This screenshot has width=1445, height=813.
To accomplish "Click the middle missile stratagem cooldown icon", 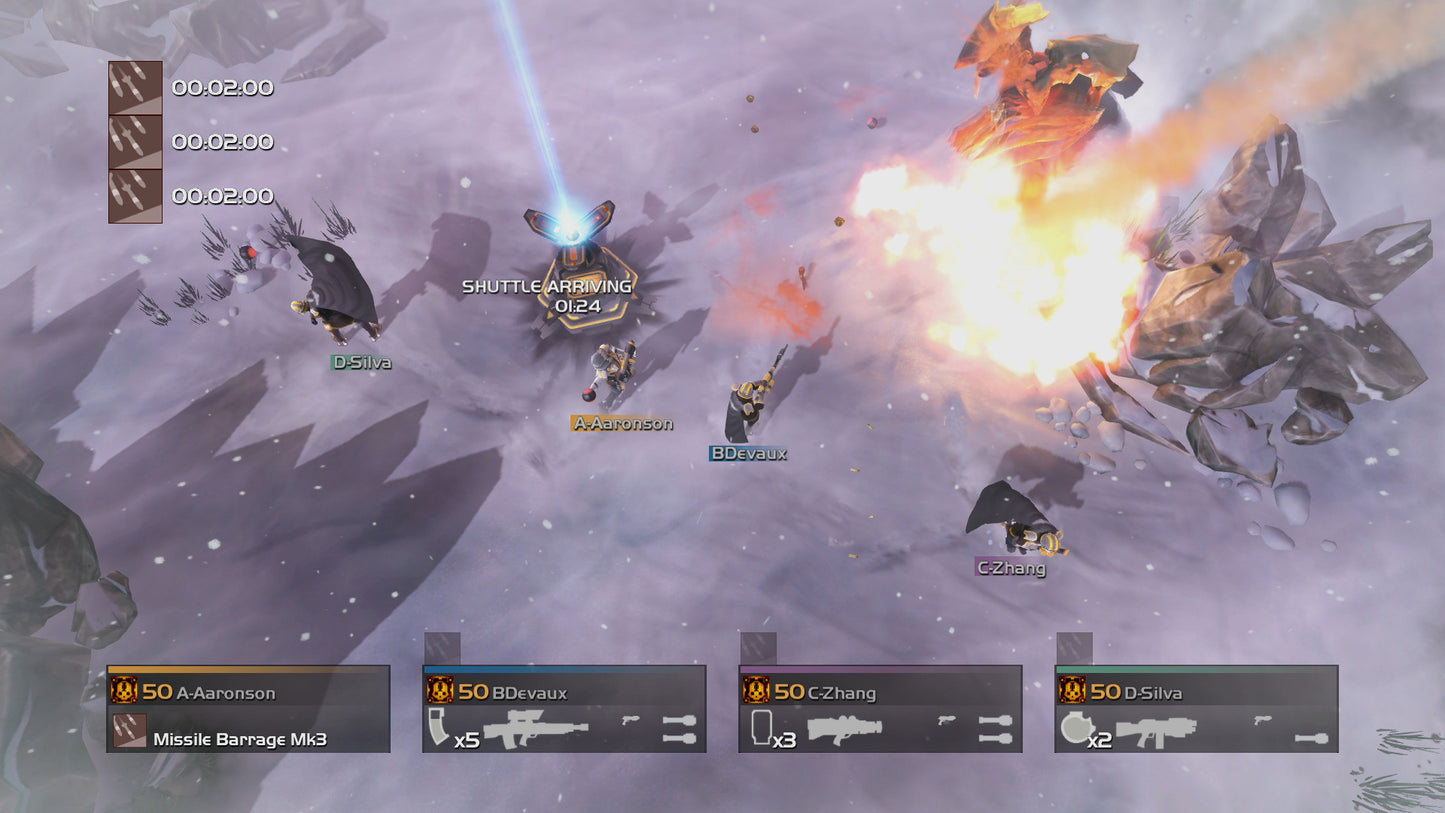I will click(x=134, y=142).
